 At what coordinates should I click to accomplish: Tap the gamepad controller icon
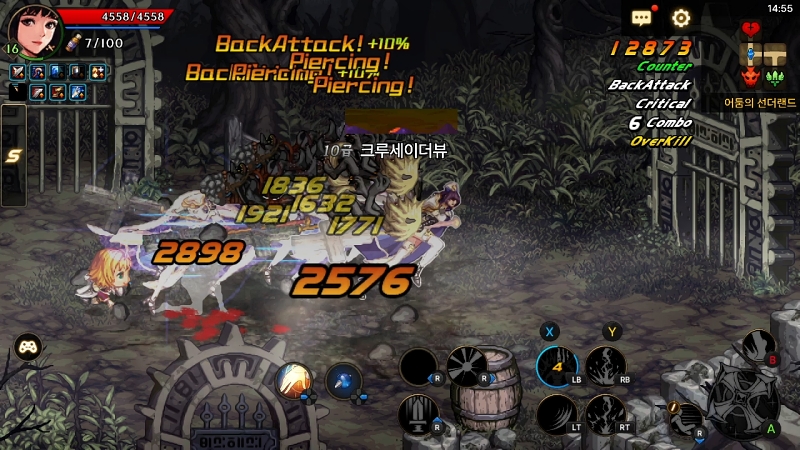click(26, 348)
